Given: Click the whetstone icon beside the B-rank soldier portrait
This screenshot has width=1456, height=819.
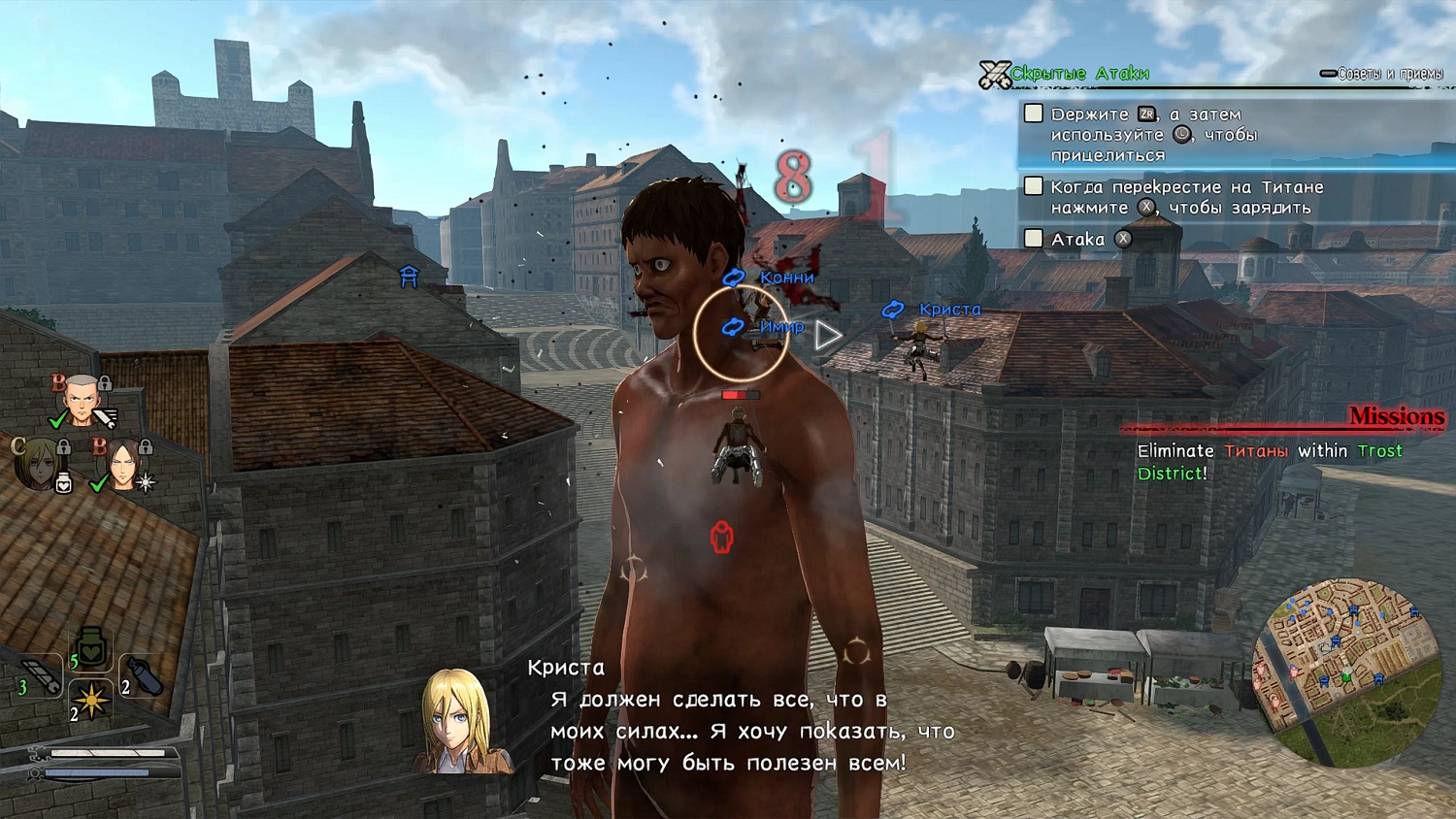Looking at the screenshot, I should coord(105,417).
